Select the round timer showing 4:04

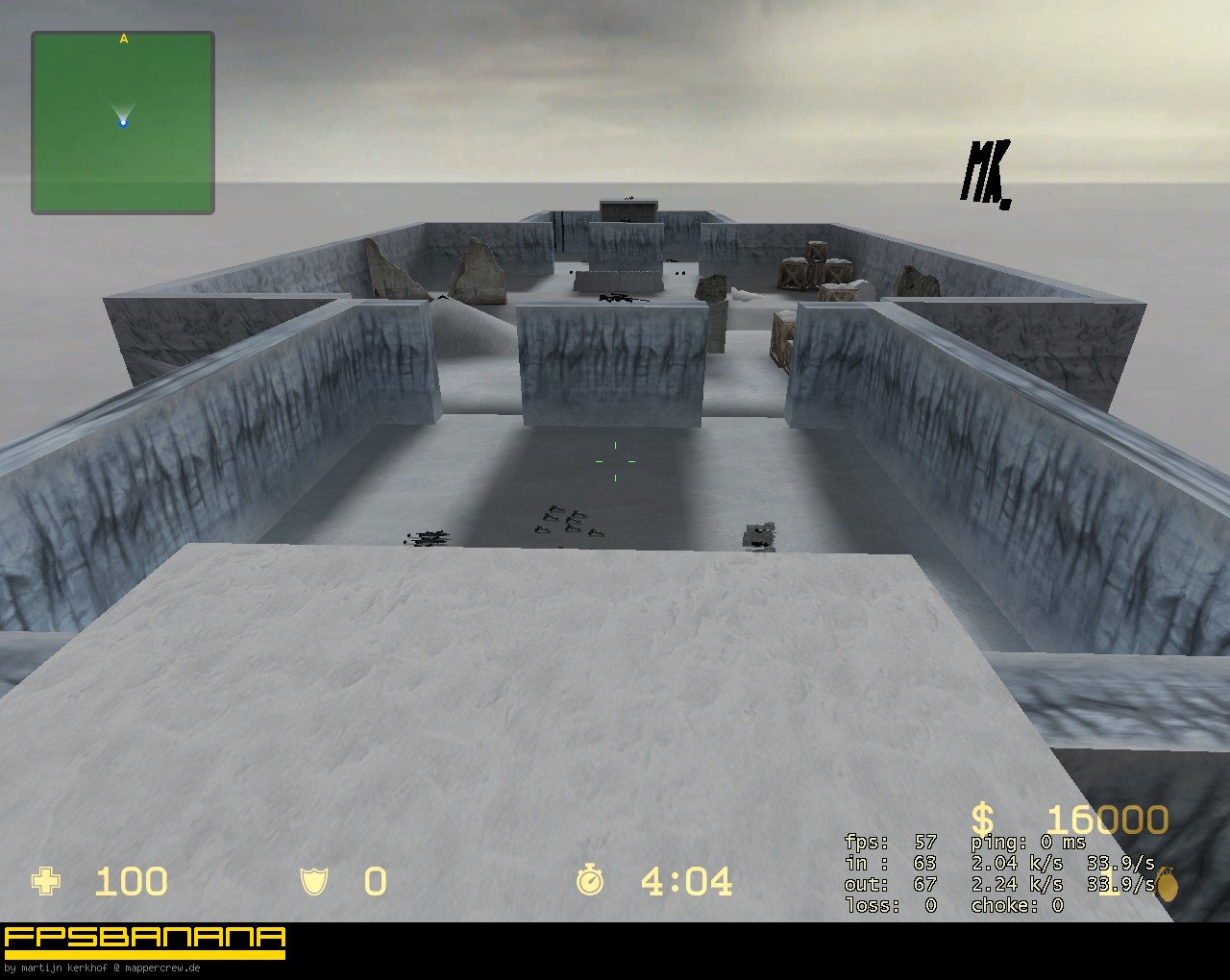685,879
